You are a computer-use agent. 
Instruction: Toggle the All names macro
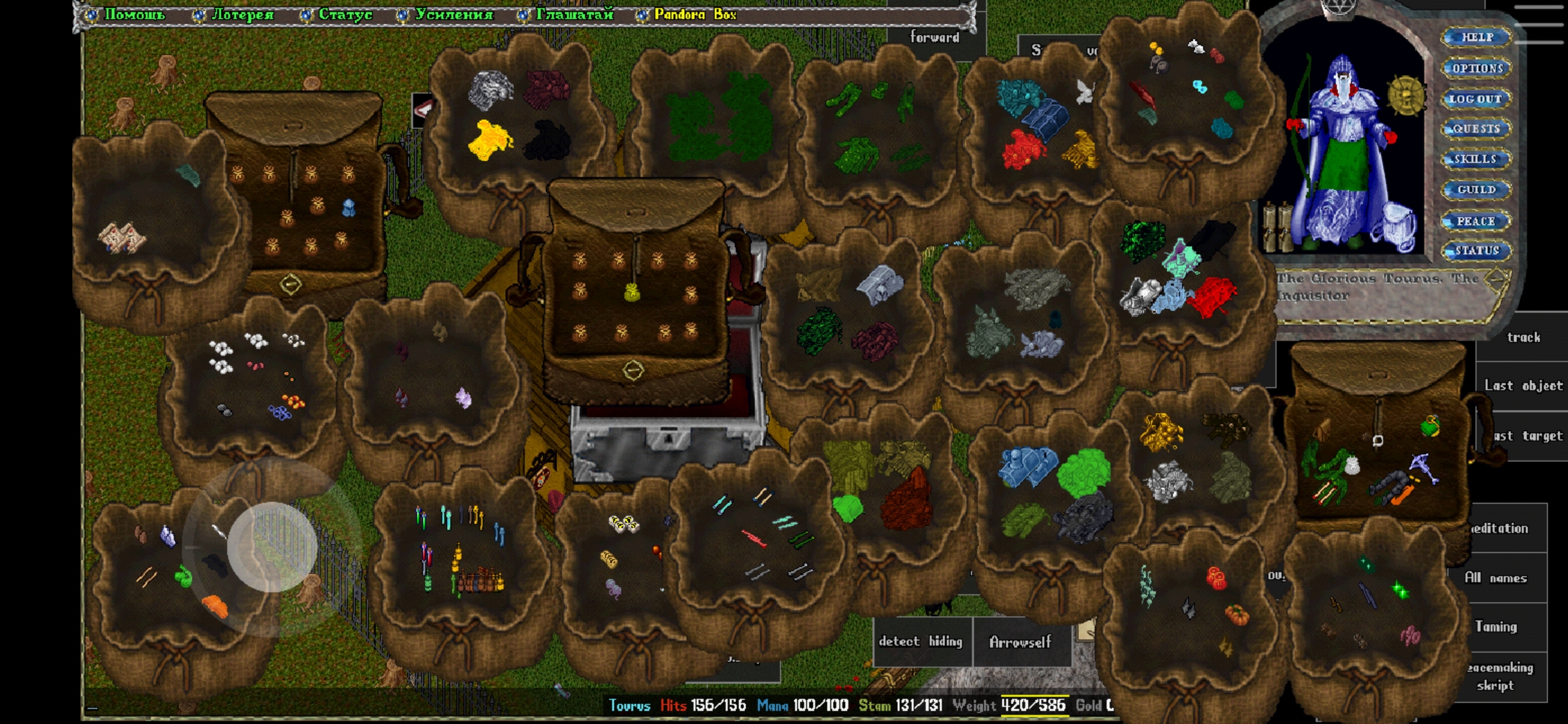[x=1496, y=578]
